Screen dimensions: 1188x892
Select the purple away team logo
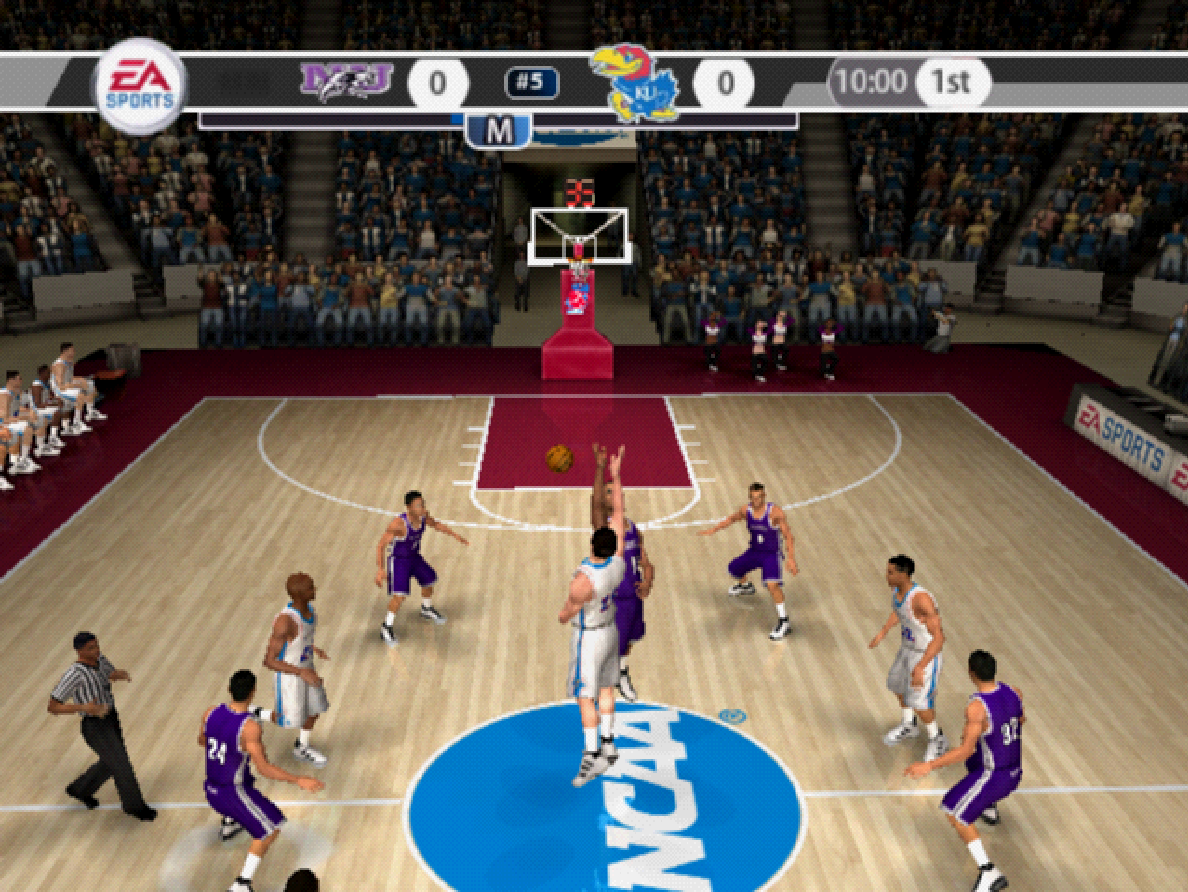tap(346, 81)
